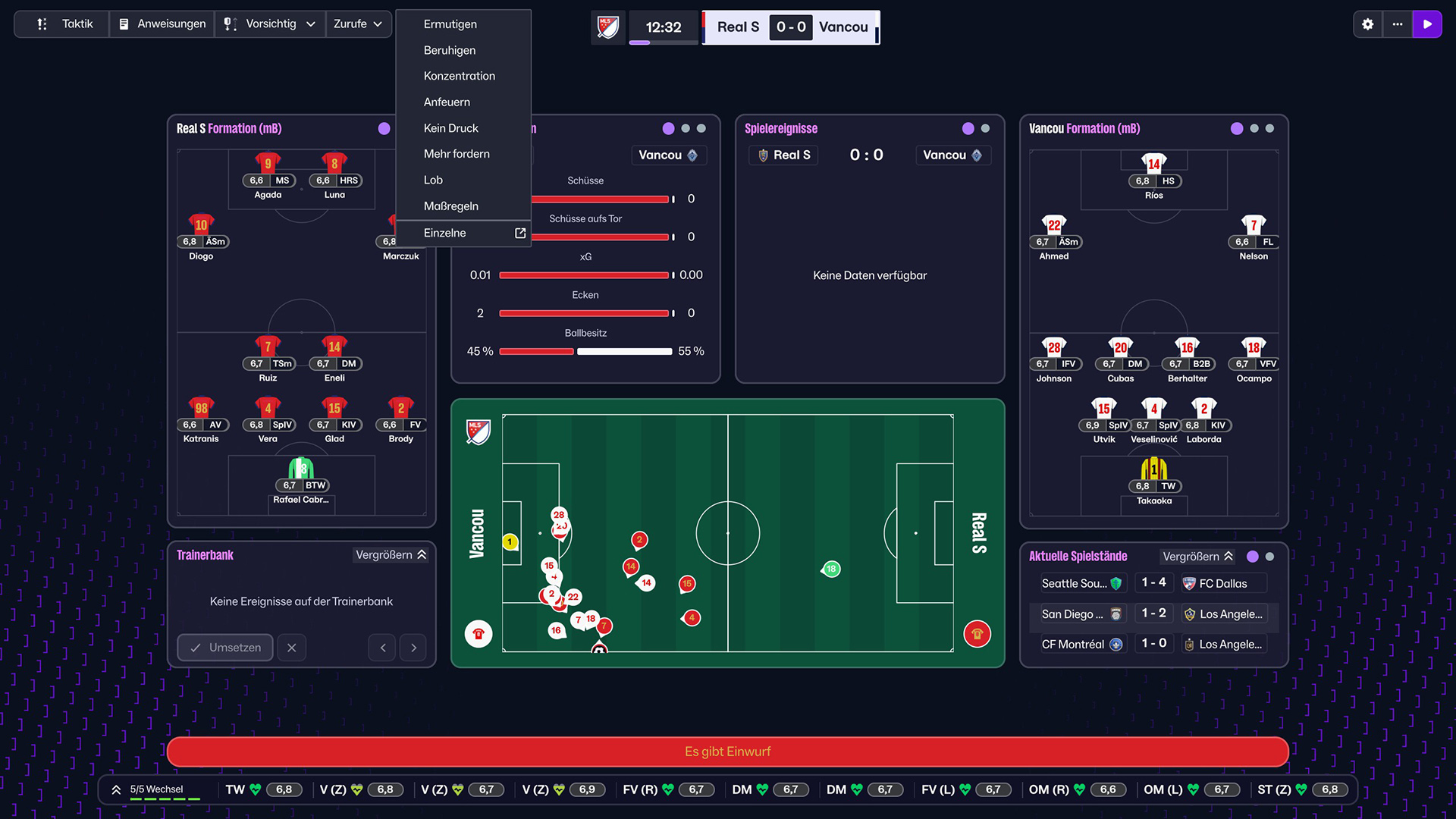The image size is (1456, 819).
Task: Open the Vorsichtig mentality dropdown
Action: point(270,24)
